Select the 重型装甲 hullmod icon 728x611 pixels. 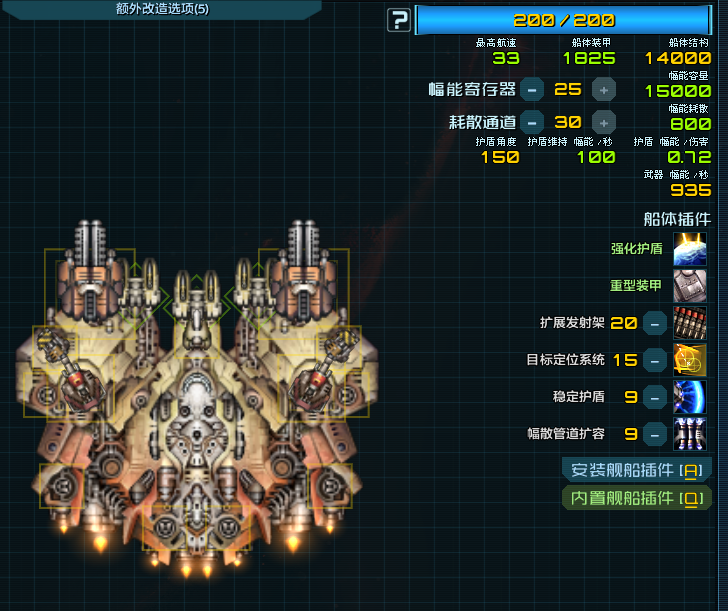(x=690, y=286)
